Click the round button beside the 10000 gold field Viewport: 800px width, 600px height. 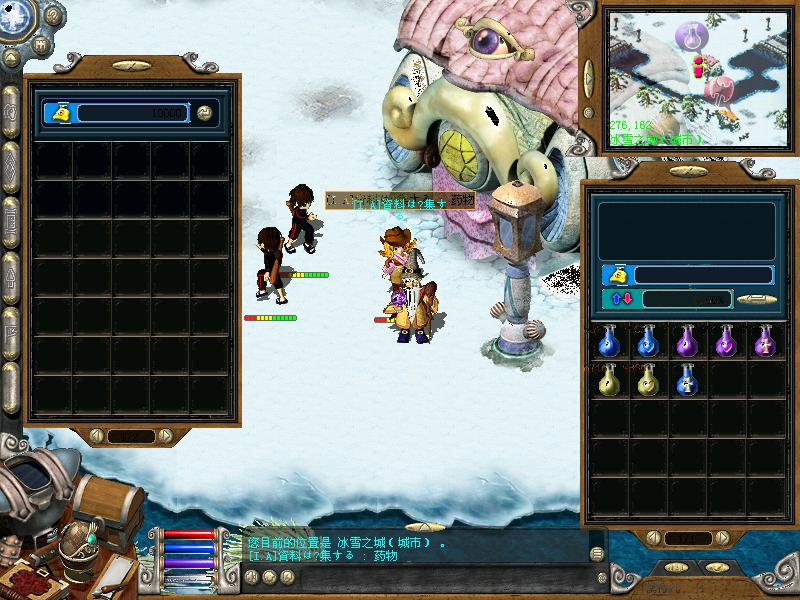pos(205,113)
